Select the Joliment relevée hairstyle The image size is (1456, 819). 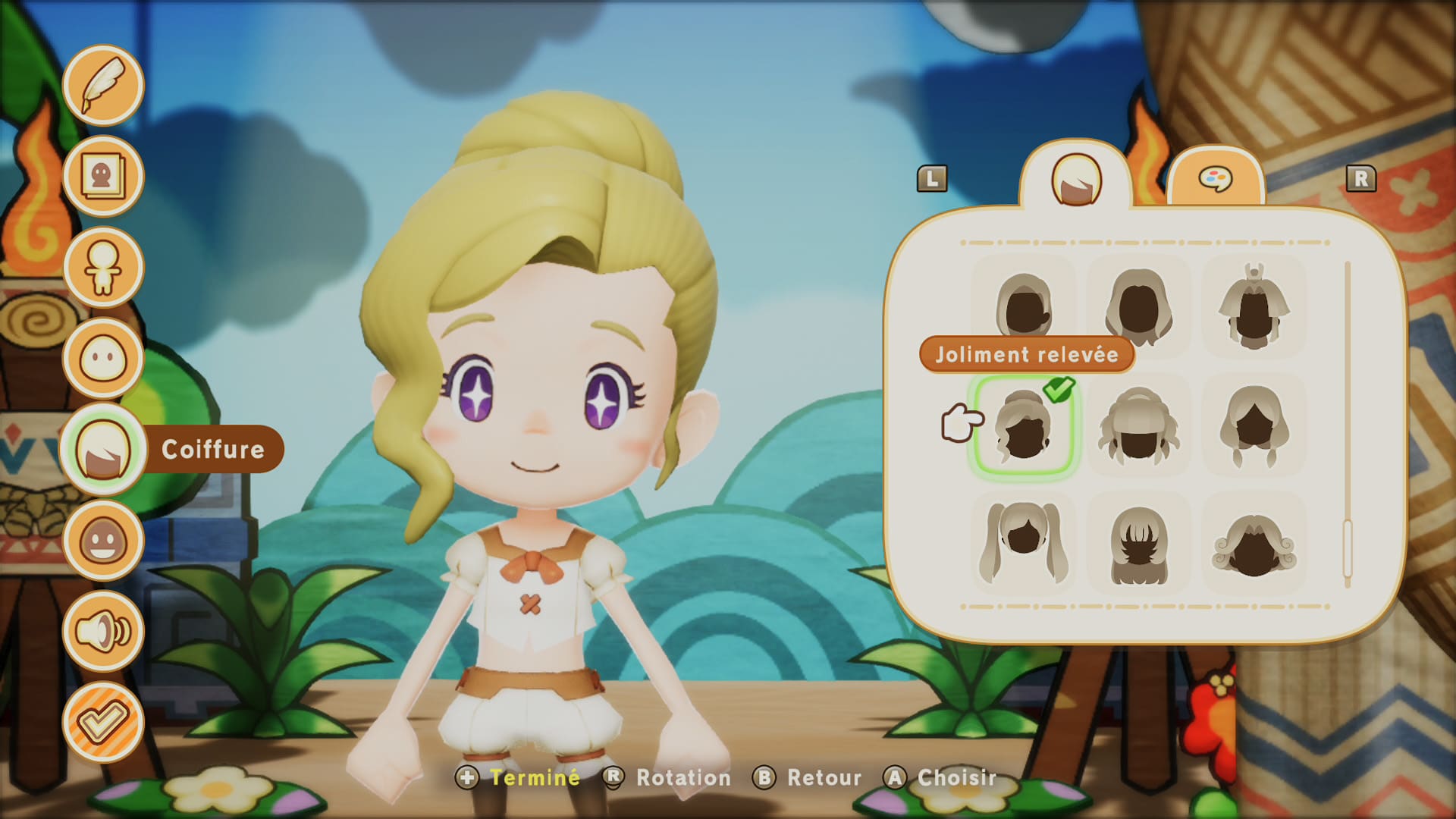pyautogui.click(x=1024, y=425)
